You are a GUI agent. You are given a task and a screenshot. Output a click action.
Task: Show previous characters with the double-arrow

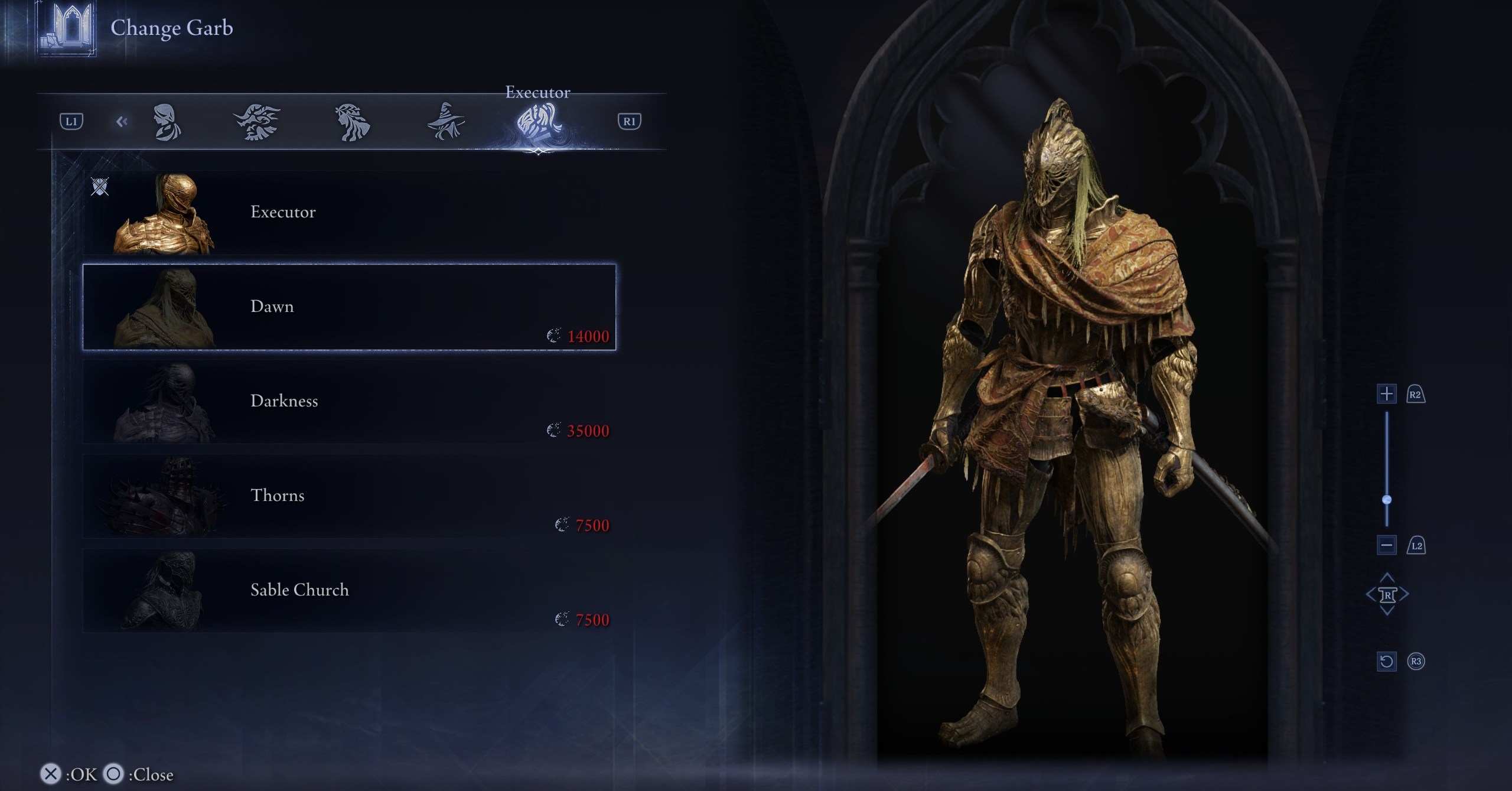(x=122, y=122)
